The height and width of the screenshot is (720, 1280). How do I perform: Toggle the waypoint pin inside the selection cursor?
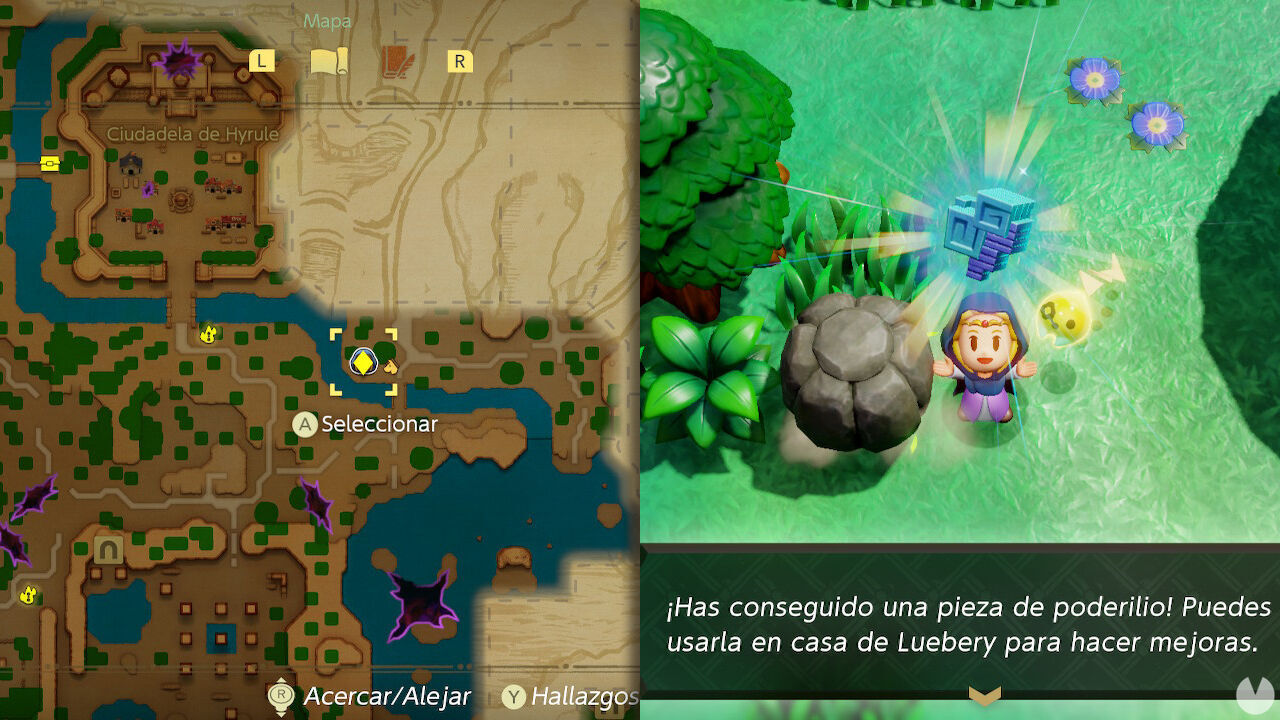coord(363,361)
